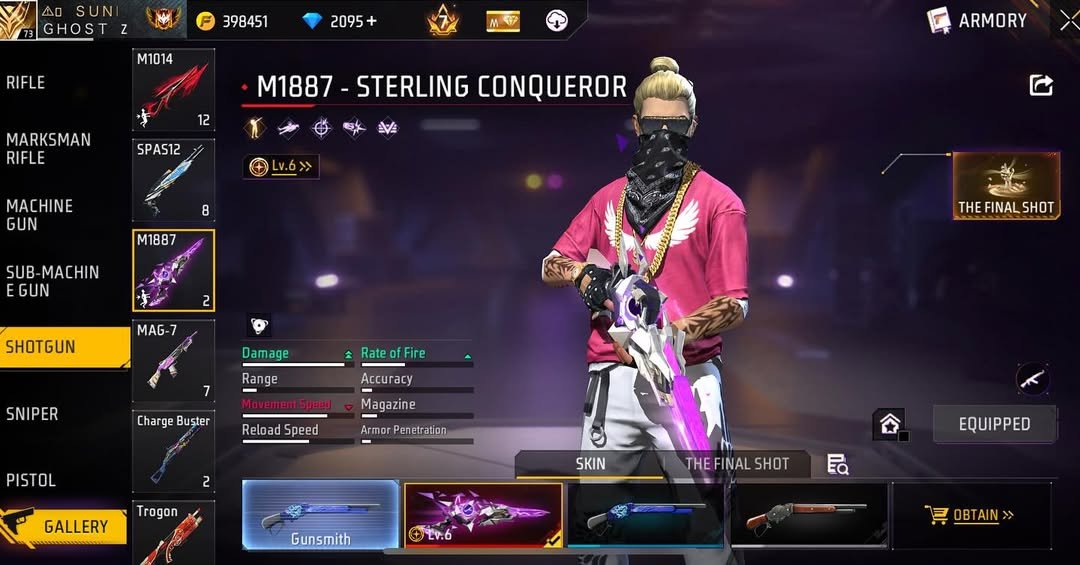This screenshot has height=565, width=1080.
Task: Click the Equipped button
Action: pyautogui.click(x=994, y=424)
